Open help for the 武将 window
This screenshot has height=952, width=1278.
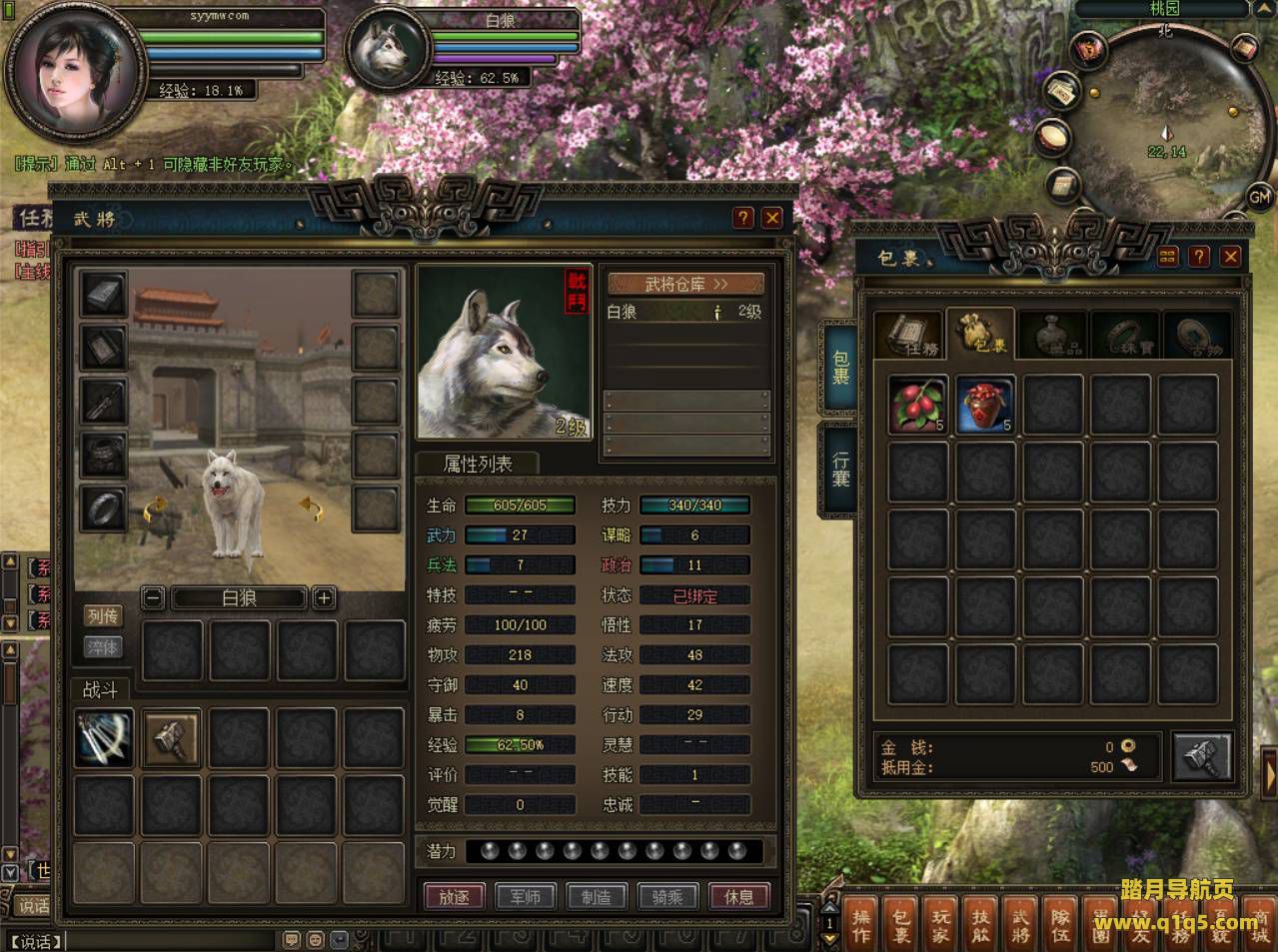(x=742, y=218)
